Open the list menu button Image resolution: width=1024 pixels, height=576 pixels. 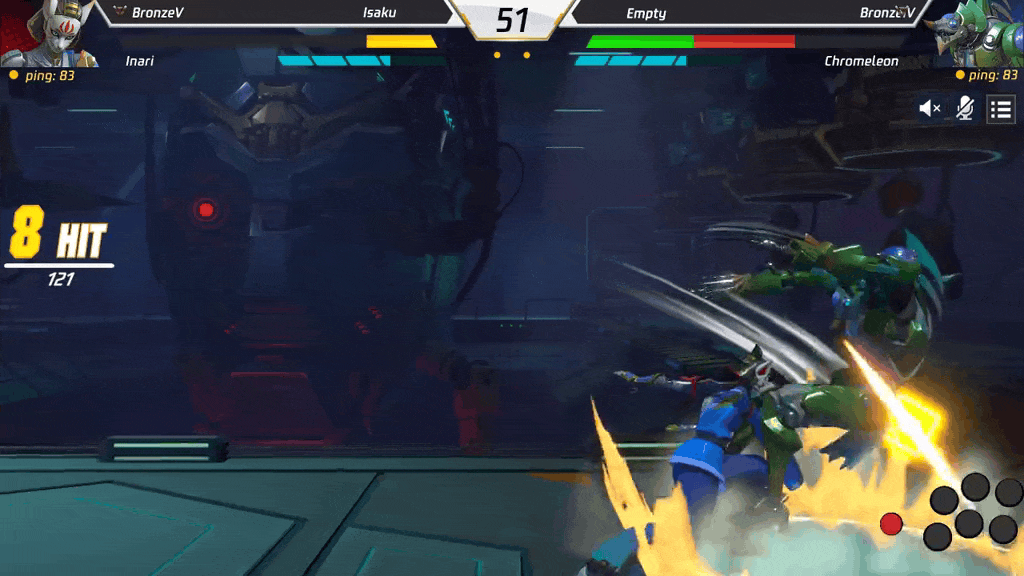click(1001, 109)
